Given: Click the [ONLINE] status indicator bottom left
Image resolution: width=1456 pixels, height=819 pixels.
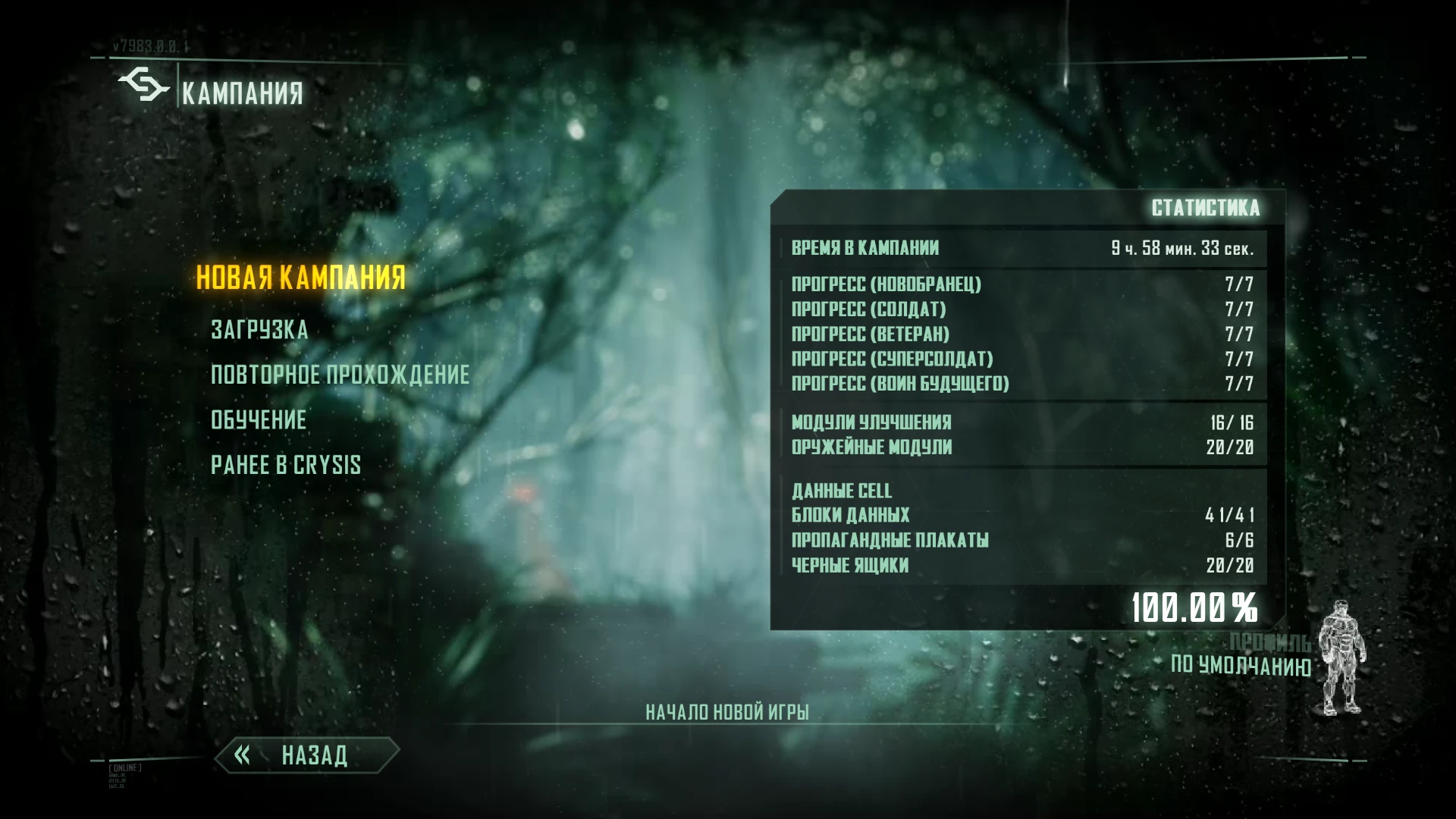Looking at the screenshot, I should (x=124, y=767).
